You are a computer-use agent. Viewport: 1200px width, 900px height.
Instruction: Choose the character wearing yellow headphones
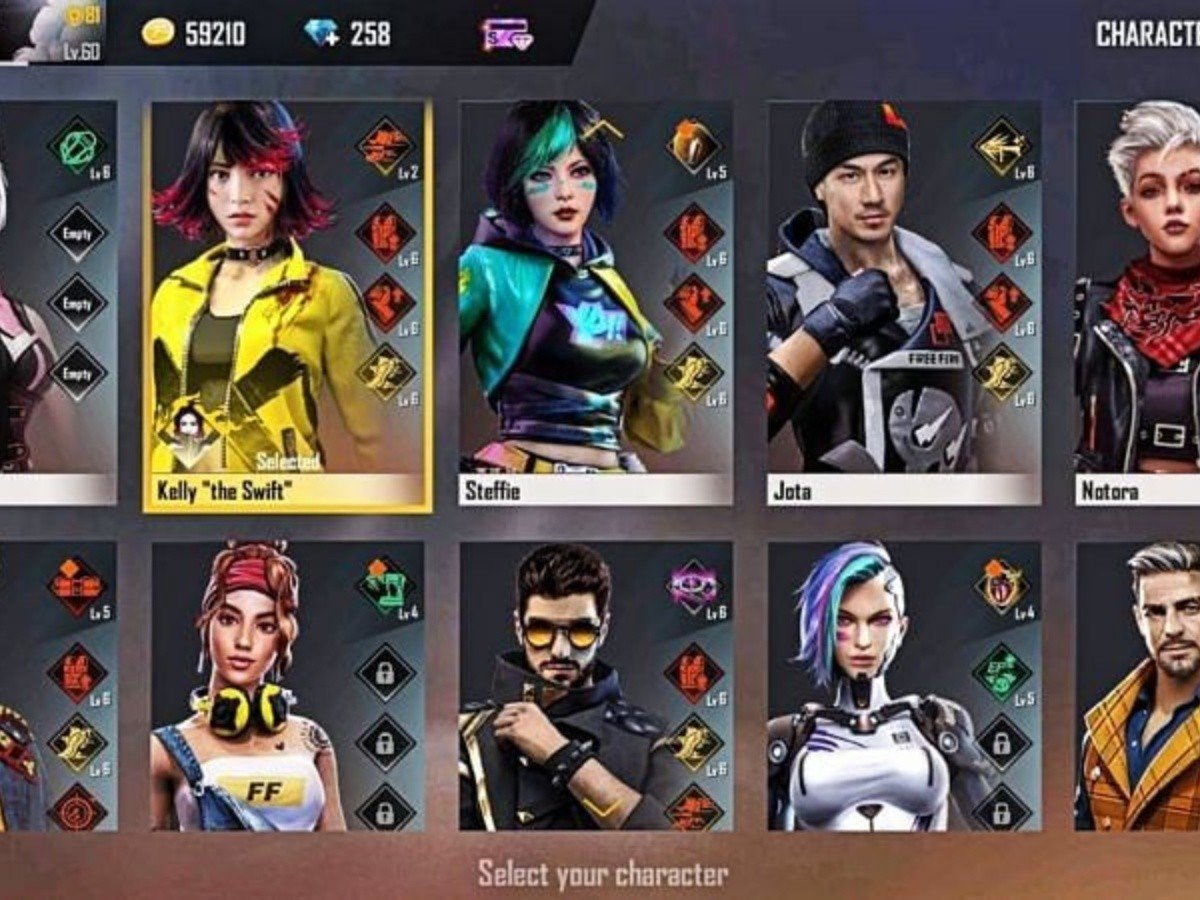[x=250, y=690]
